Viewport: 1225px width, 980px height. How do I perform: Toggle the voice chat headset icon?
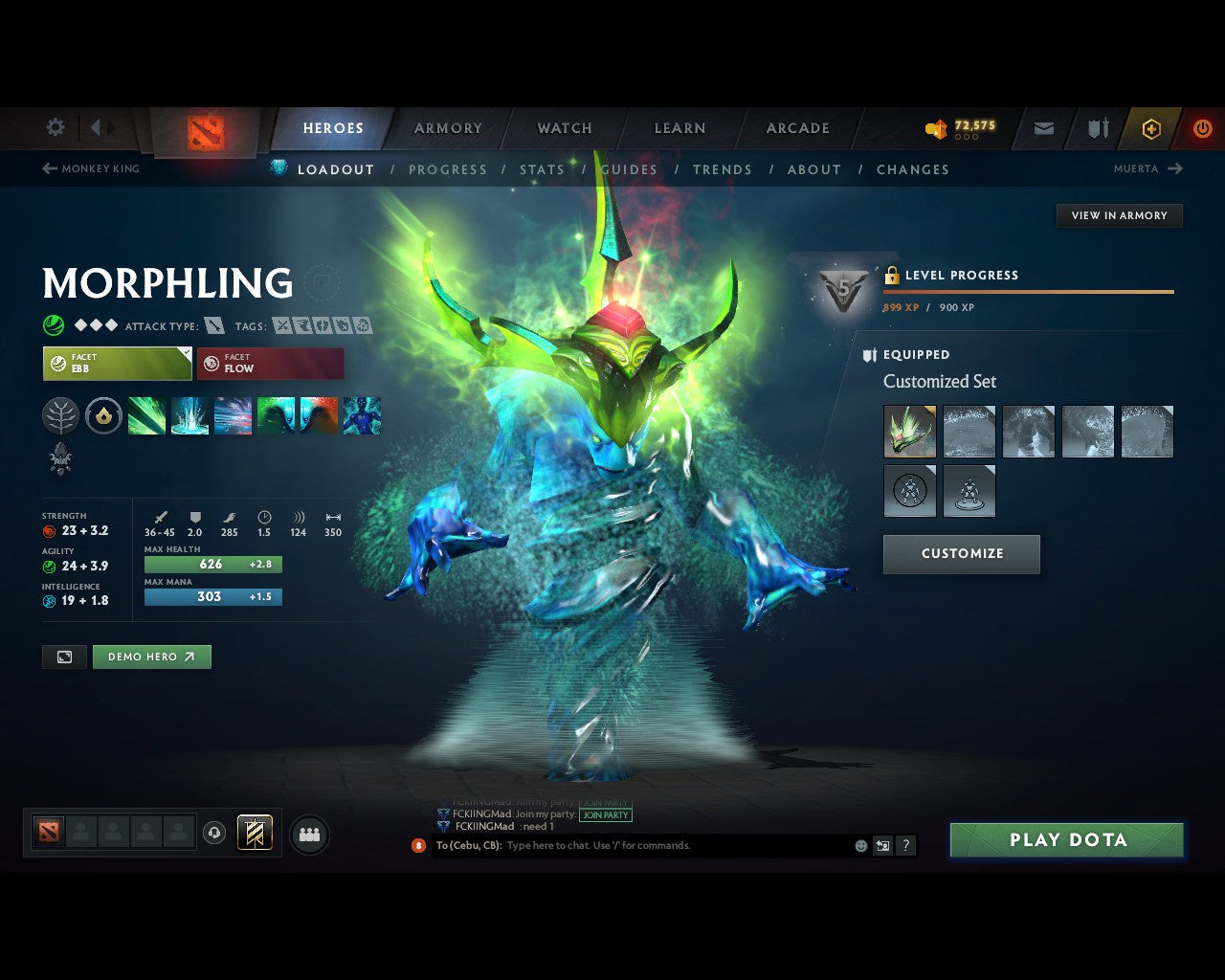tap(212, 833)
